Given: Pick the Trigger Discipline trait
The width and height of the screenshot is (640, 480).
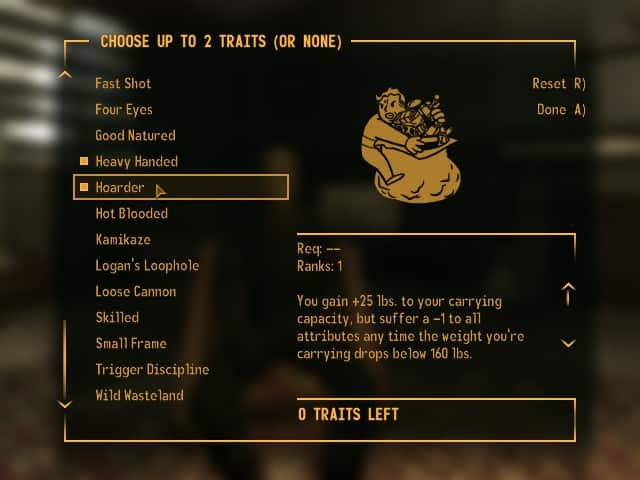Looking at the screenshot, I should click(x=152, y=369).
